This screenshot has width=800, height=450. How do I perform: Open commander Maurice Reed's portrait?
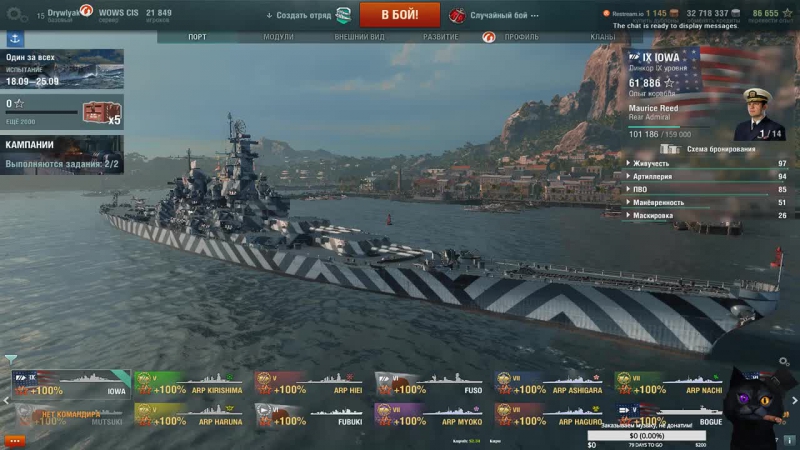(758, 115)
